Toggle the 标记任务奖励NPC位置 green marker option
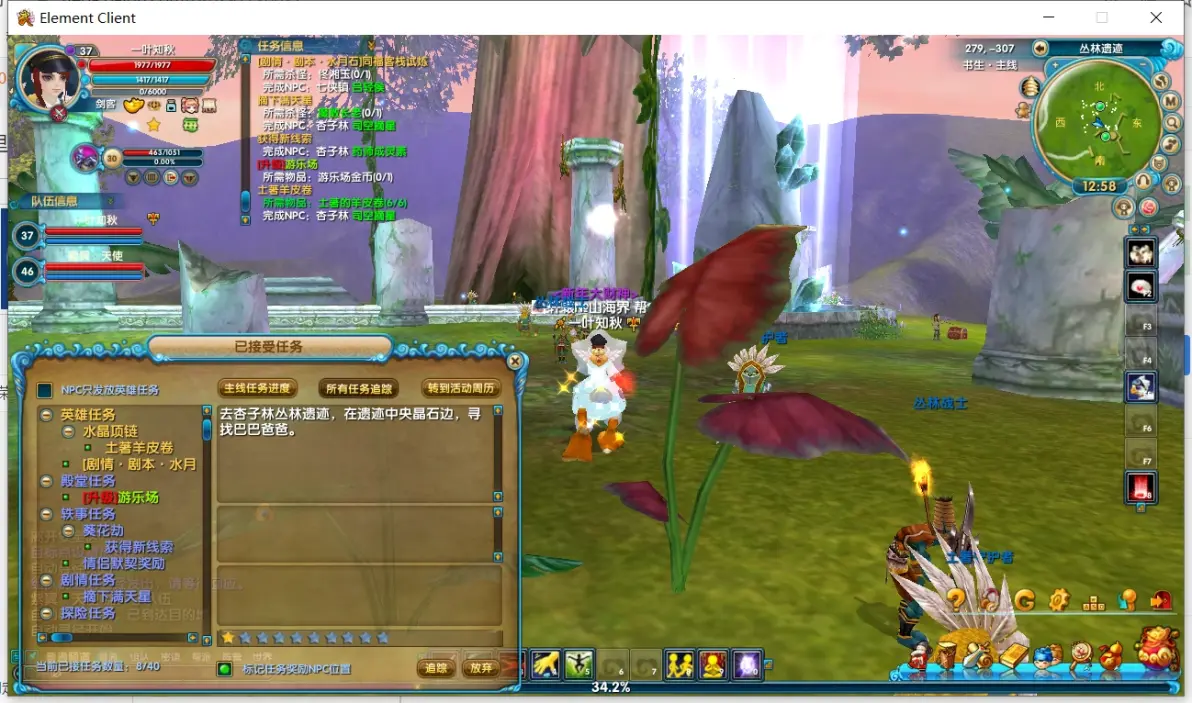This screenshot has width=1192, height=703. click(225, 668)
